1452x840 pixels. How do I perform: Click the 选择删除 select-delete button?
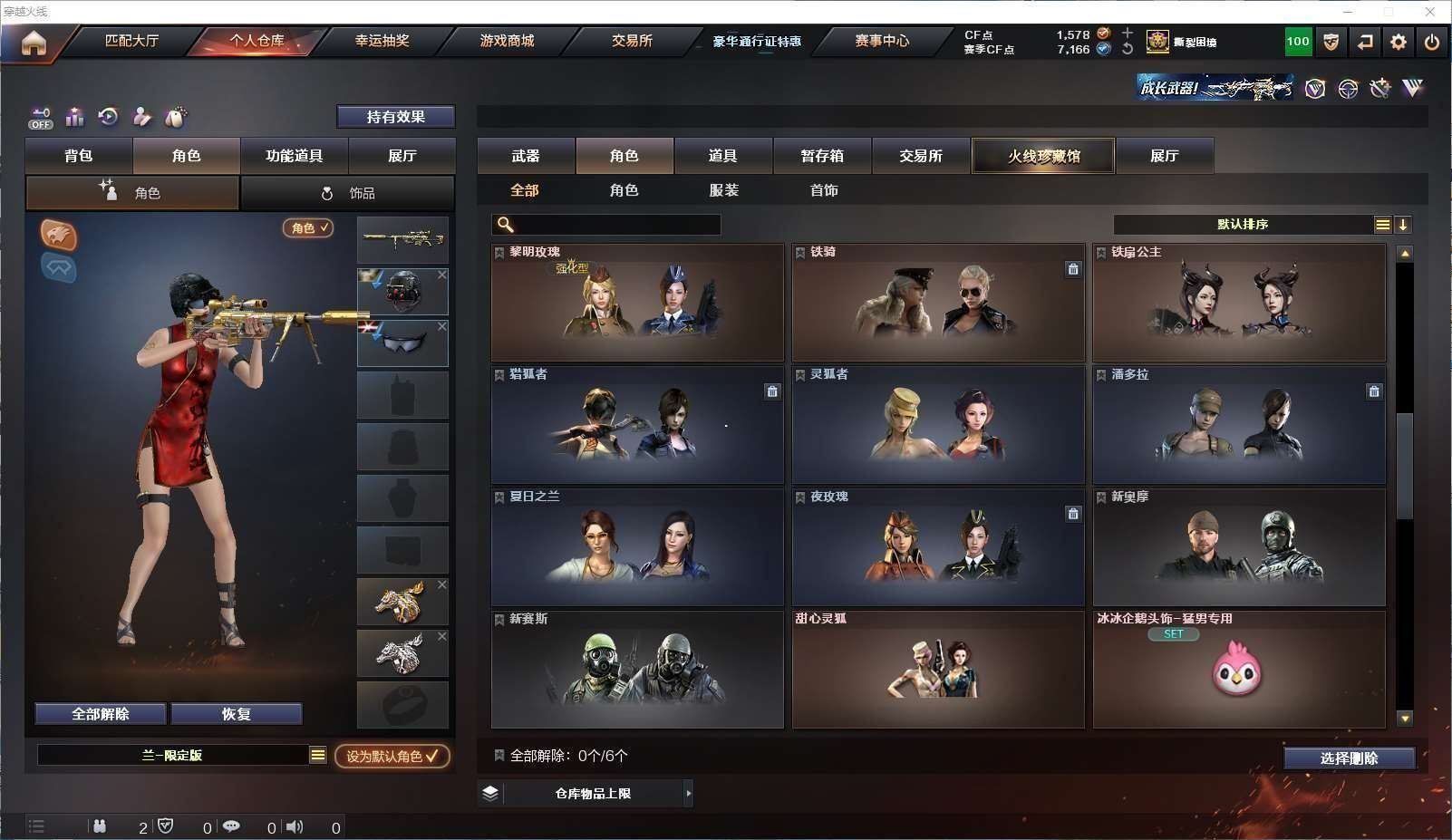click(x=1349, y=758)
